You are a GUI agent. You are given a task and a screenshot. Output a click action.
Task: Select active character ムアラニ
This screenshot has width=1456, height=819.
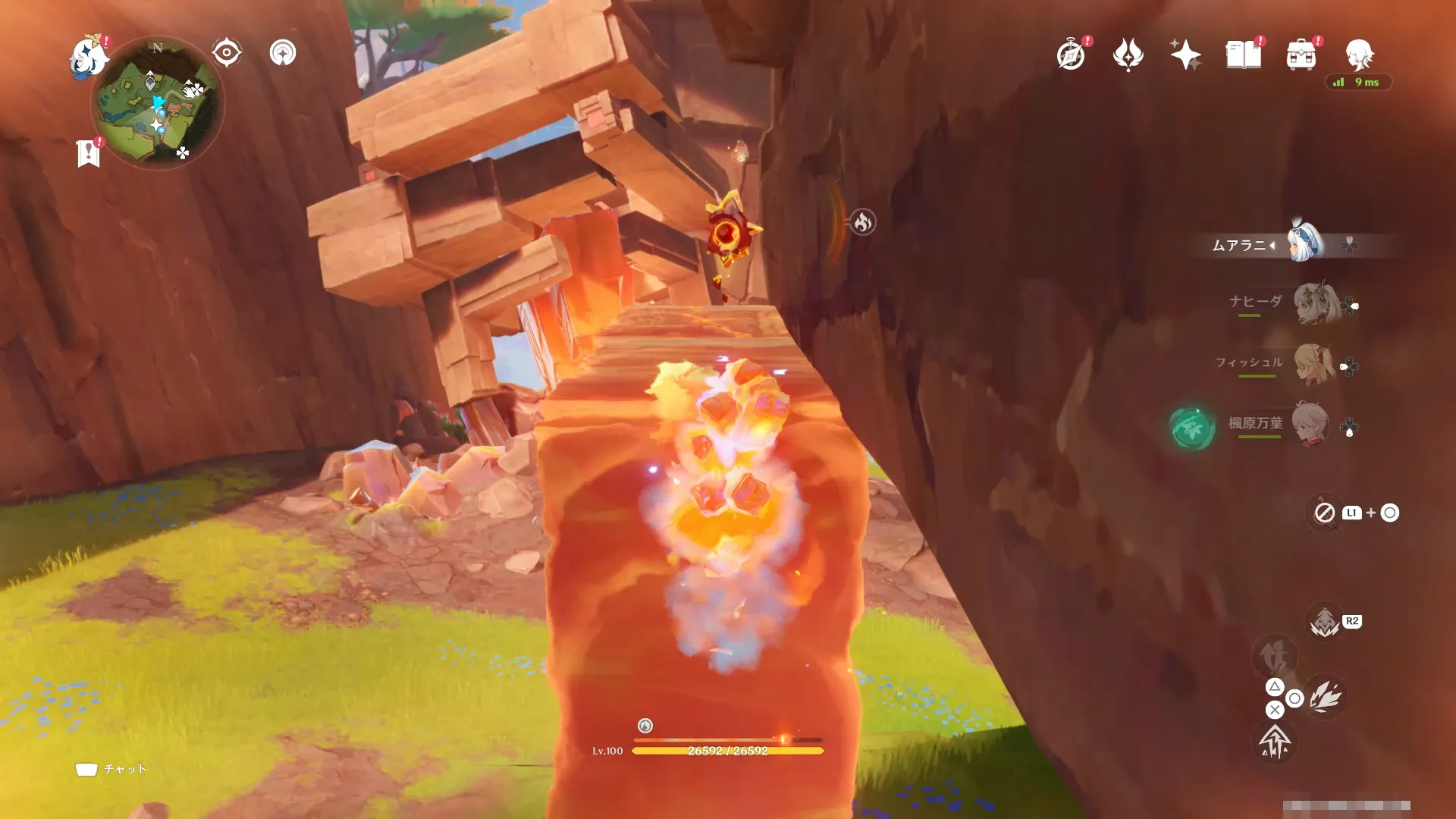click(1304, 242)
